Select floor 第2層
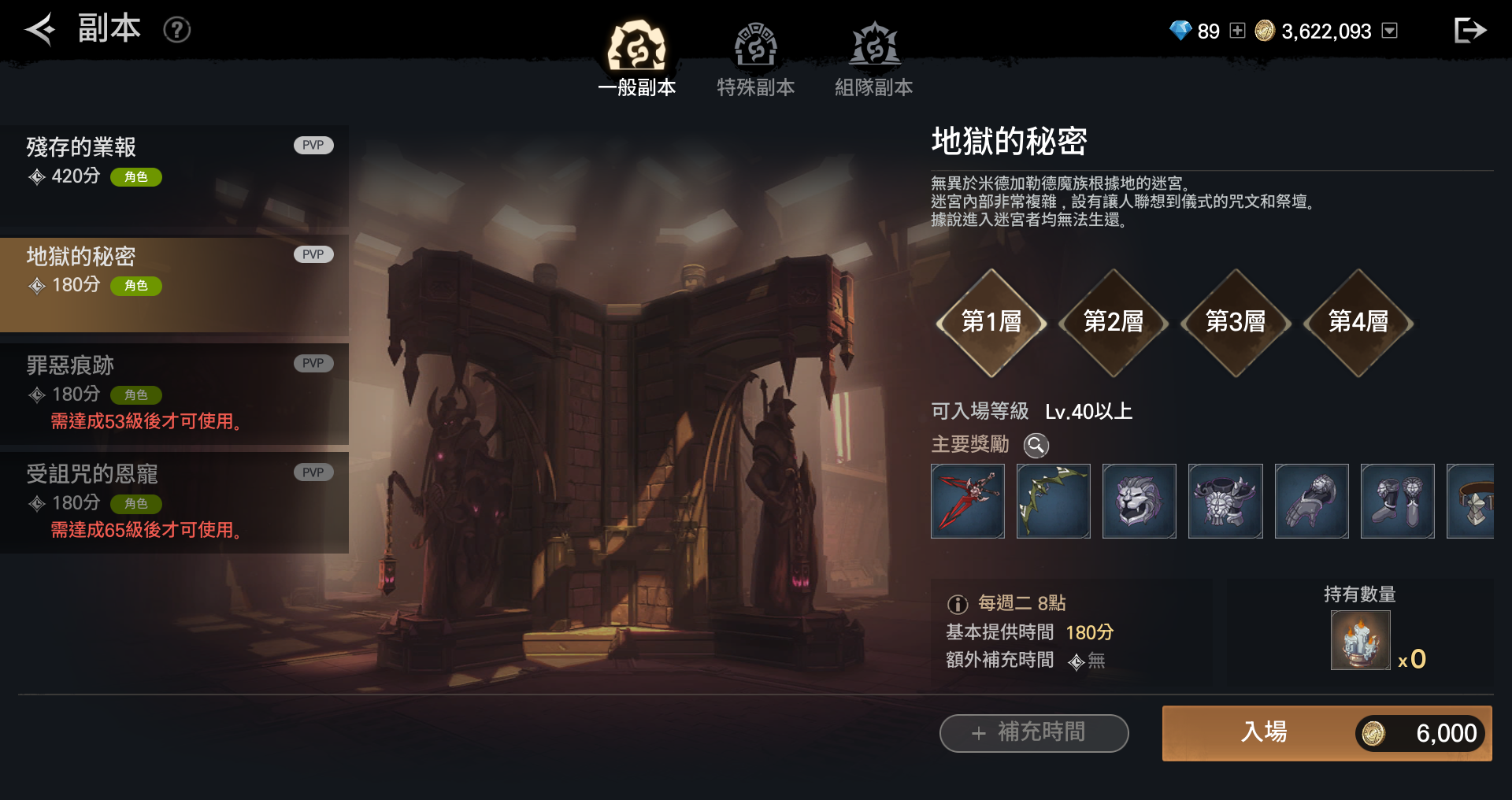 [x=1114, y=322]
